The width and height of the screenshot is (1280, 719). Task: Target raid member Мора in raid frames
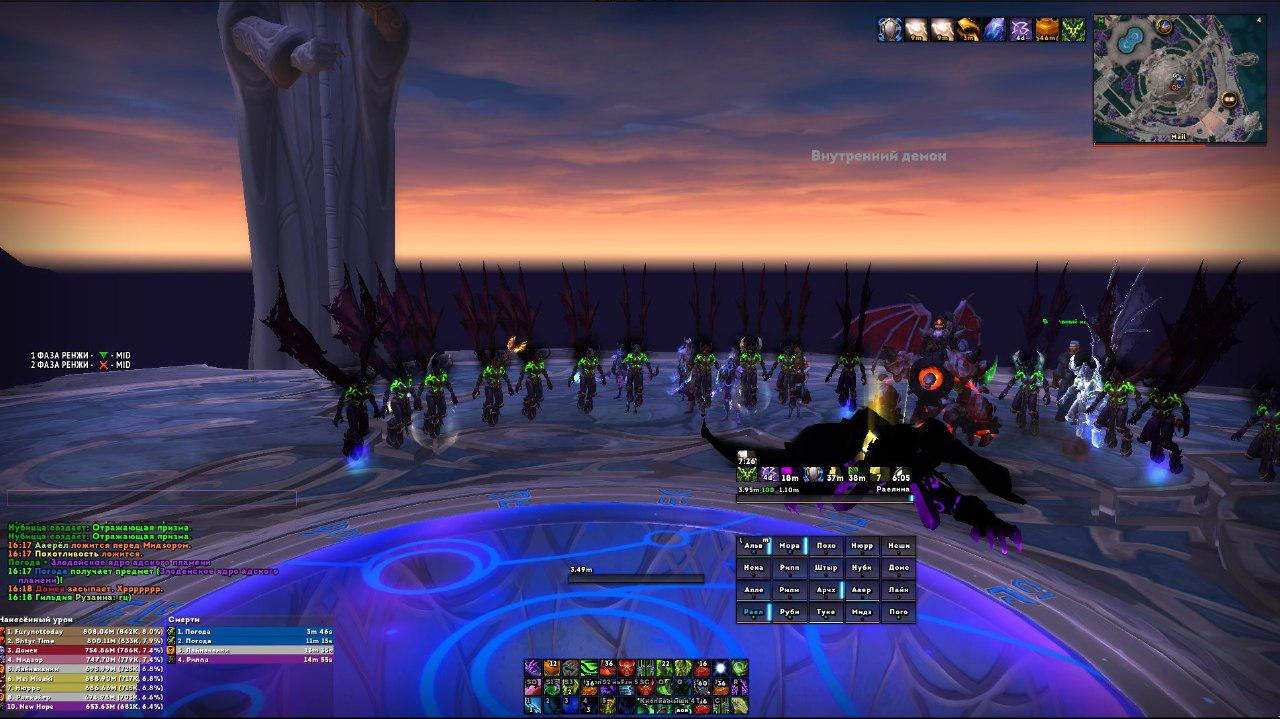tap(790, 546)
